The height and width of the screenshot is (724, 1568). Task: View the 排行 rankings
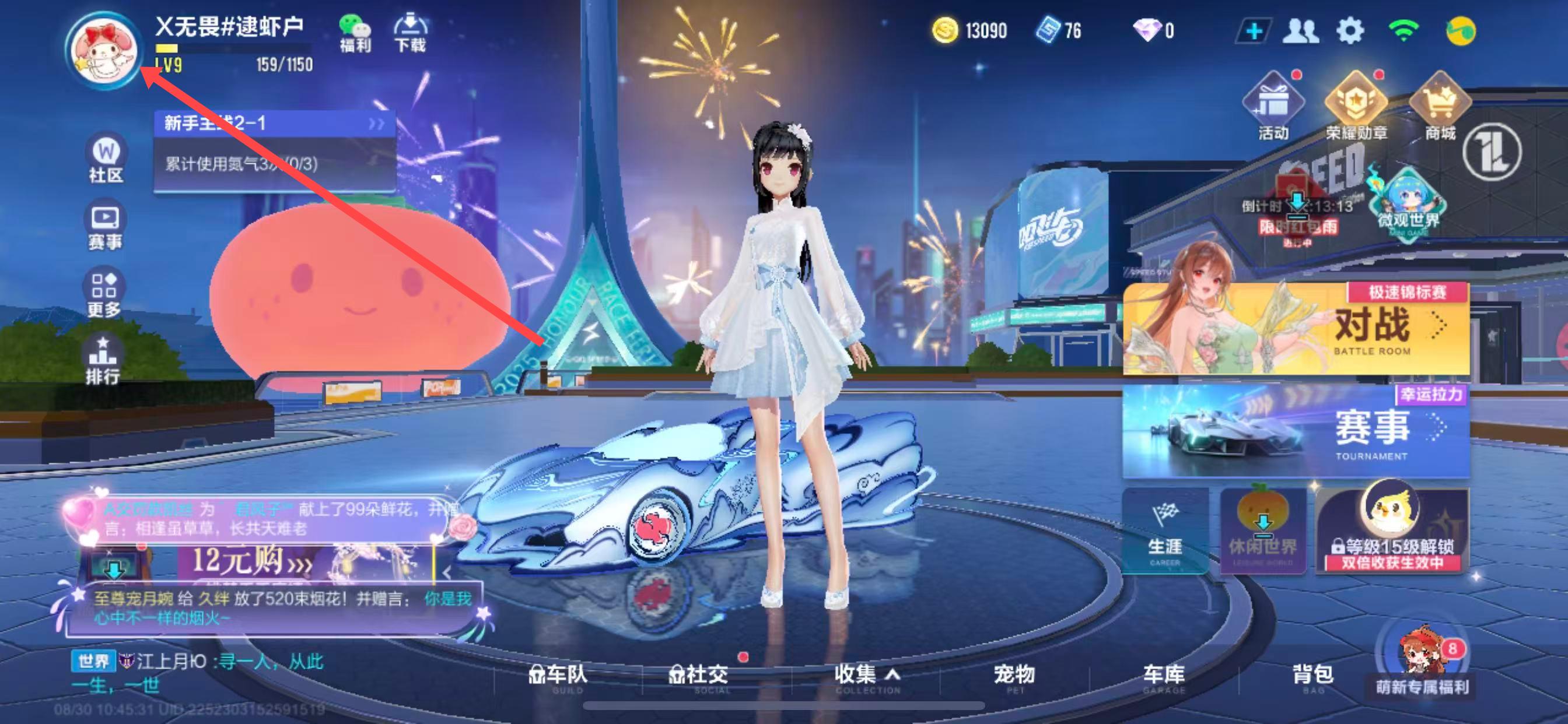click(x=102, y=361)
